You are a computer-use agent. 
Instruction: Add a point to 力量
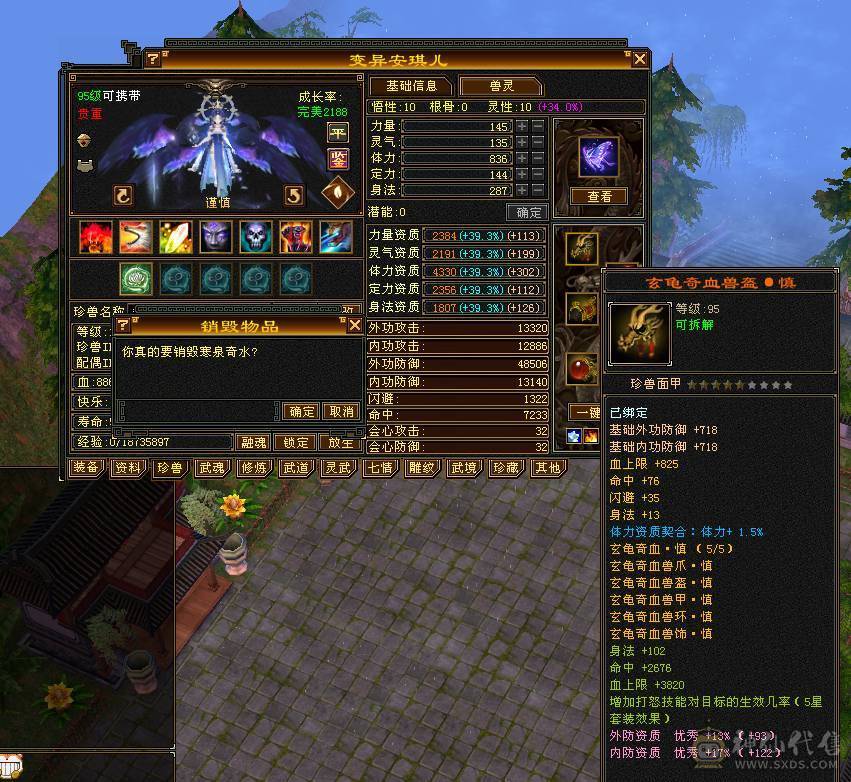pyautogui.click(x=521, y=127)
